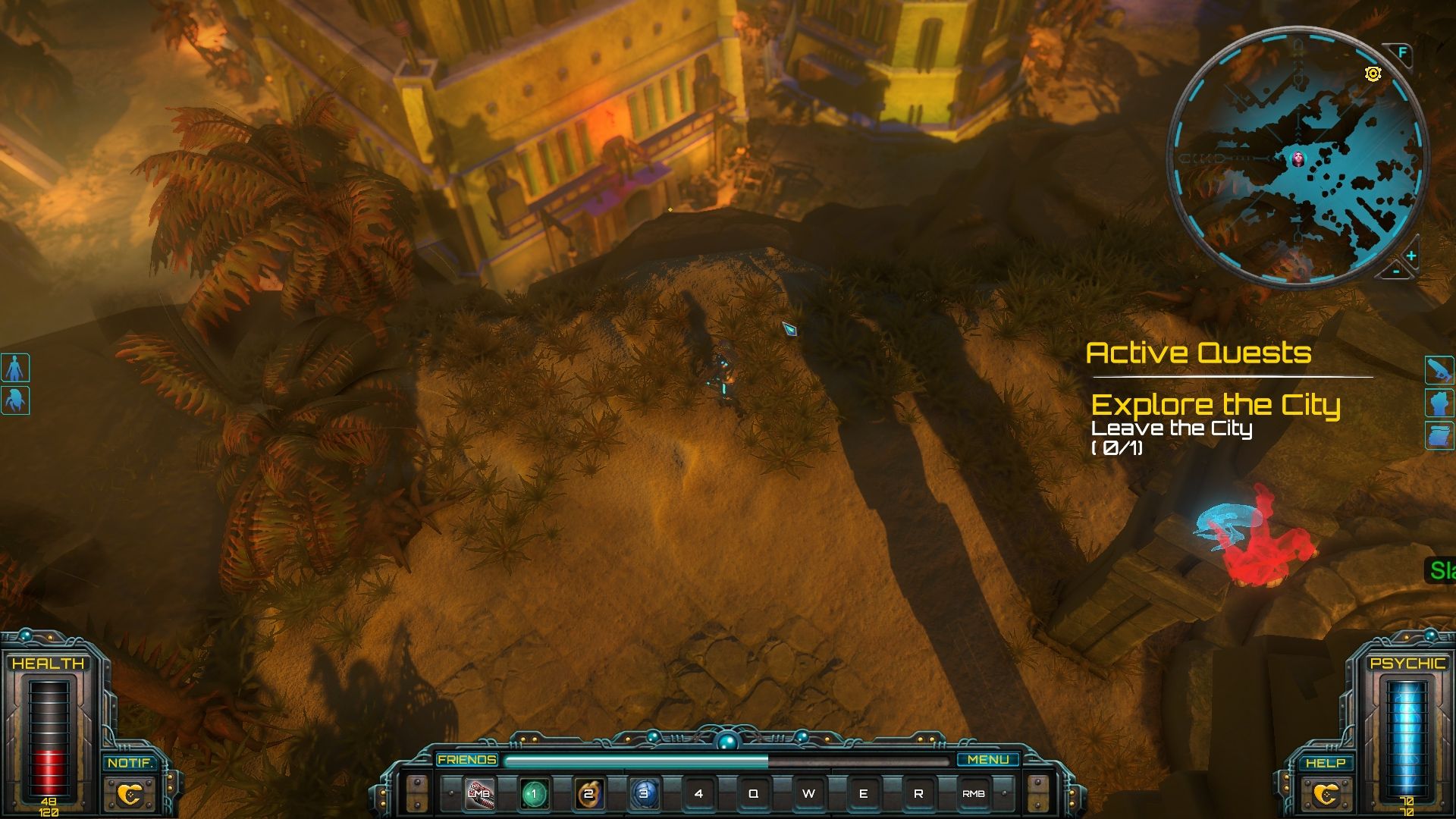Zoom in the minimap with plus button
Screen dimensions: 1456x819
click(1411, 256)
